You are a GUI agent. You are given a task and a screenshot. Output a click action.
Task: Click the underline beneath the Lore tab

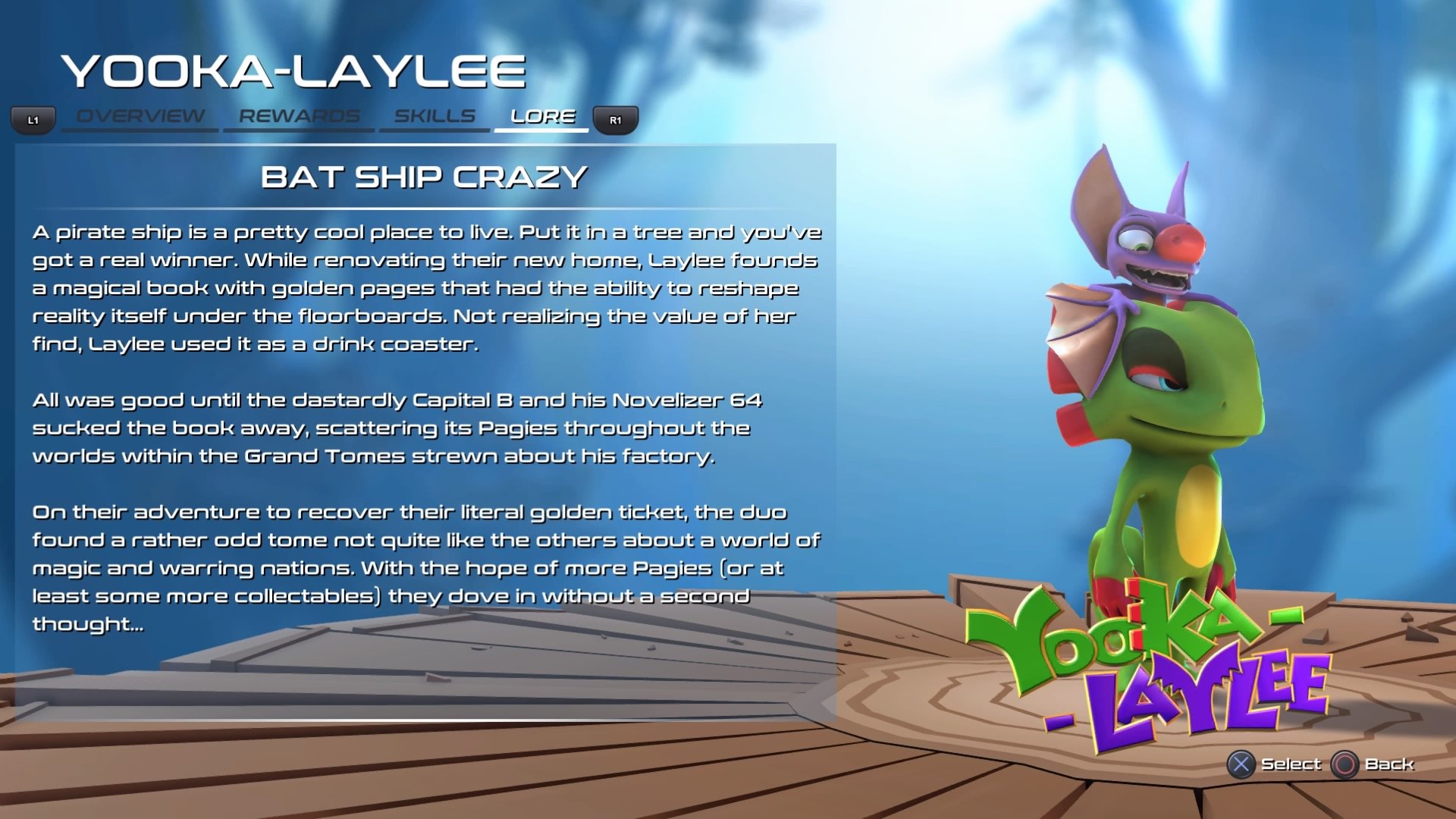coord(542,131)
